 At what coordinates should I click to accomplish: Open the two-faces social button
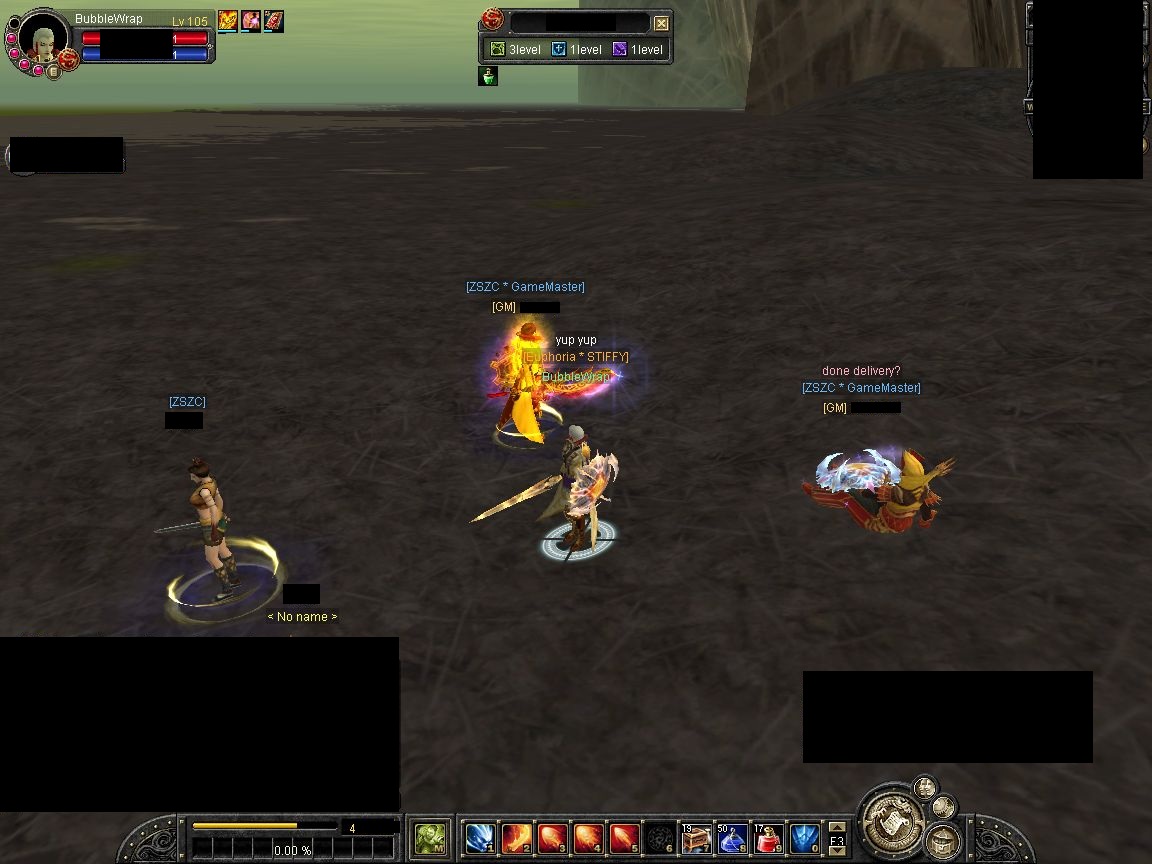point(925,786)
